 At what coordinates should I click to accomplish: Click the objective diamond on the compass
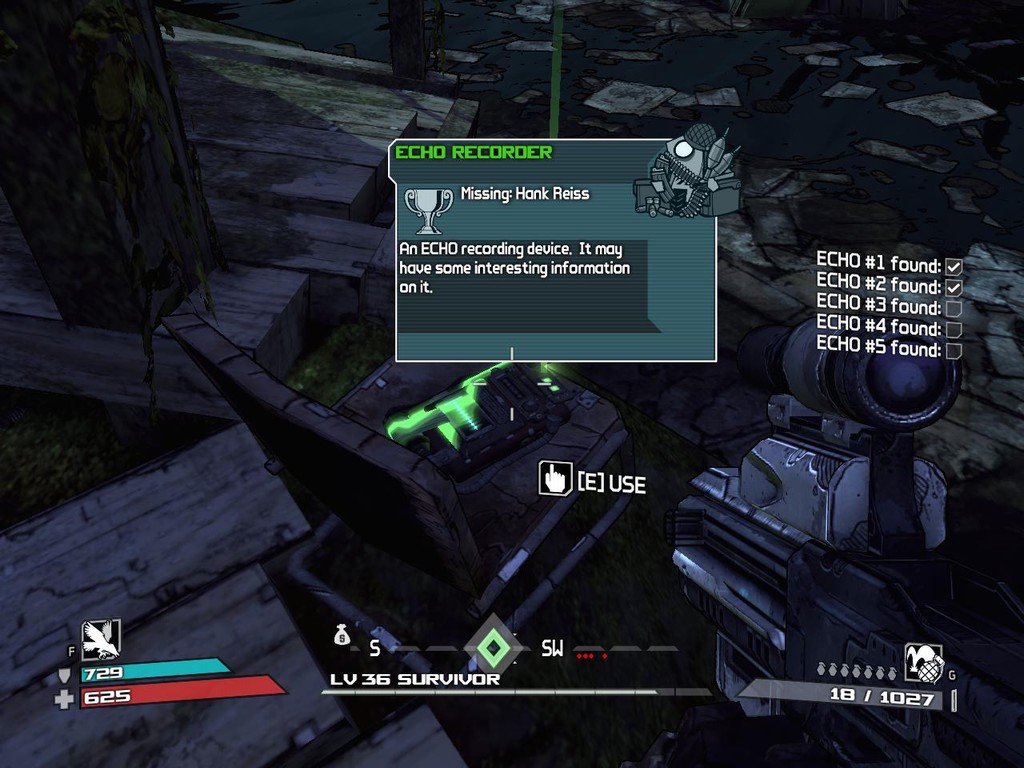(x=491, y=647)
